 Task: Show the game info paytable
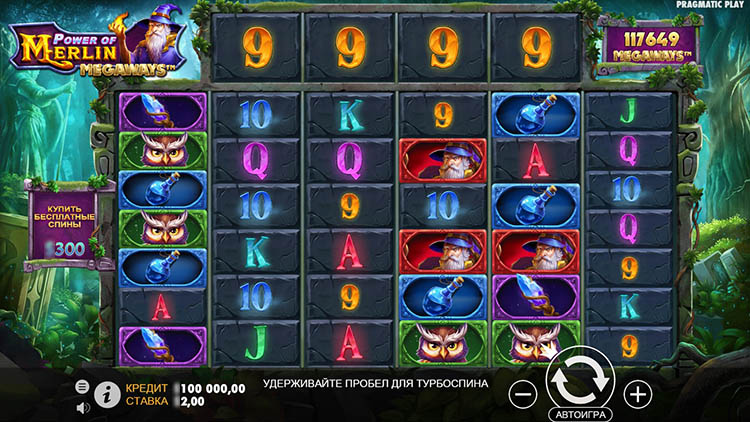106,394
